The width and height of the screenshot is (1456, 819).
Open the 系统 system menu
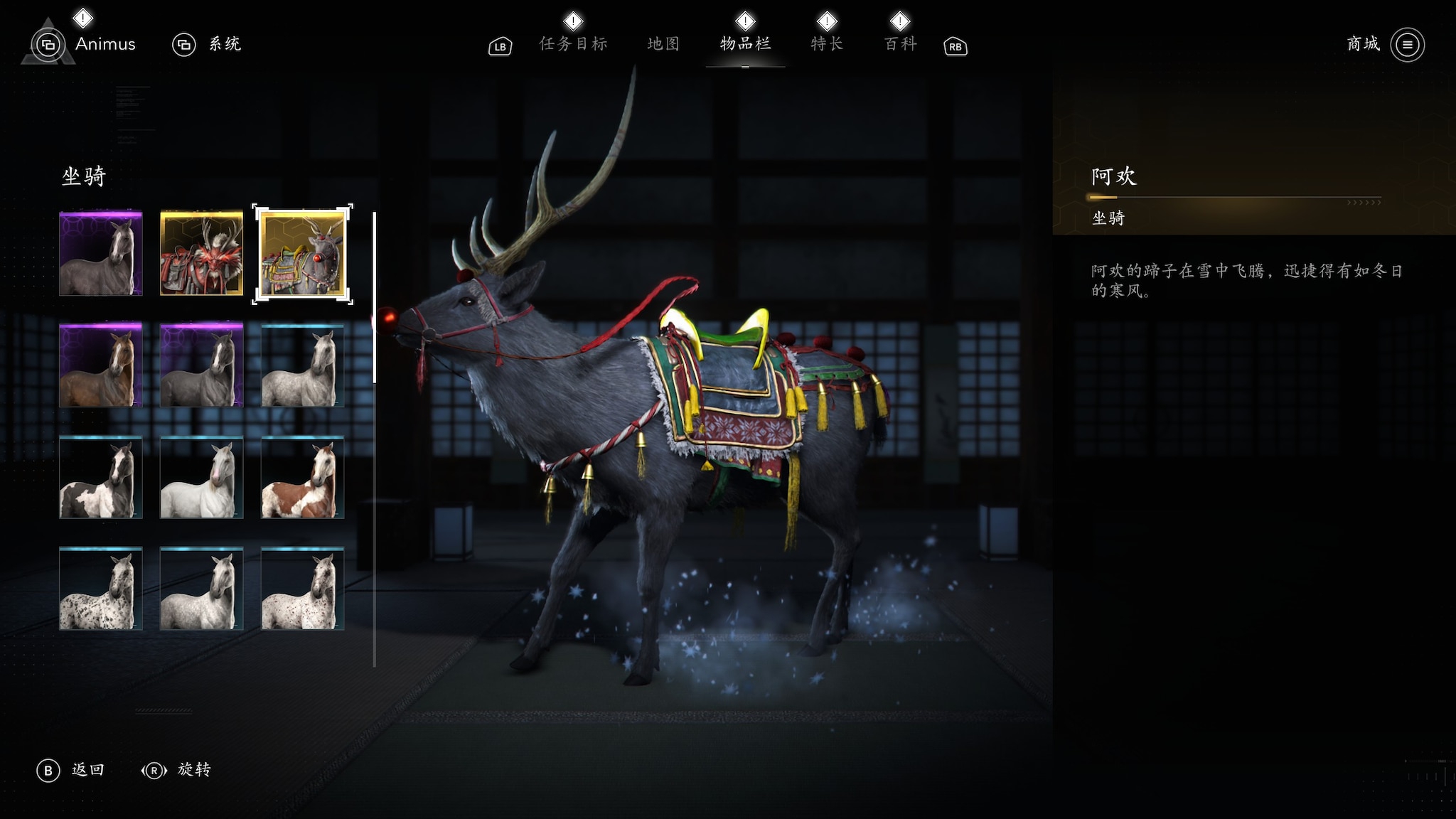click(224, 44)
